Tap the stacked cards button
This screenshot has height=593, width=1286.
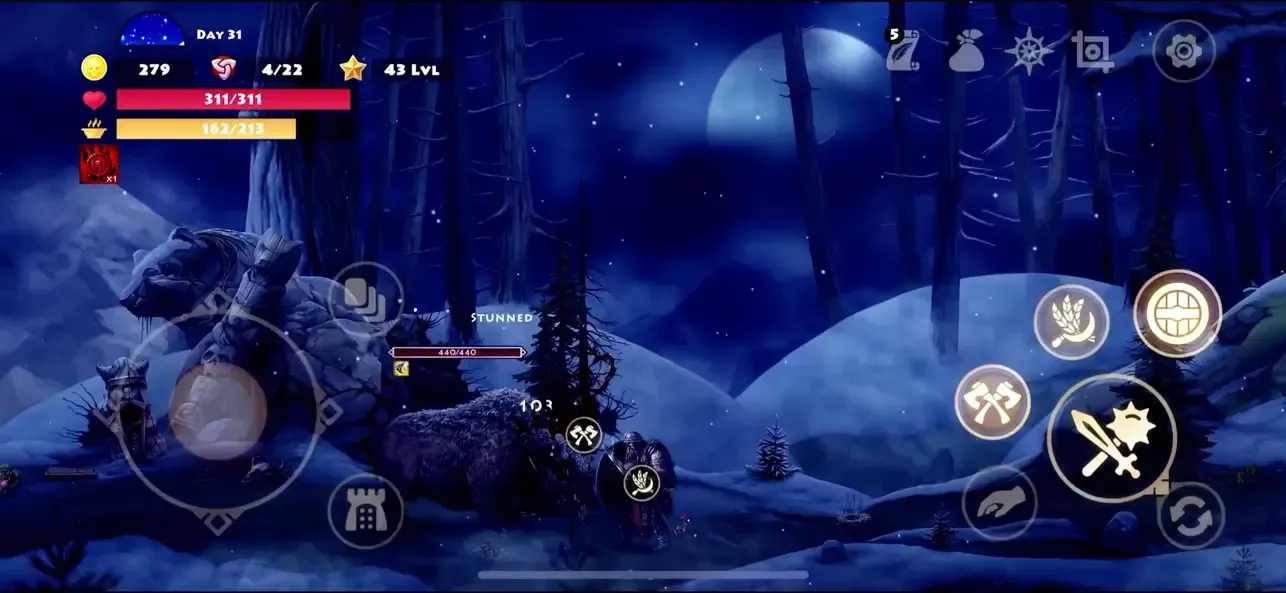pos(365,299)
